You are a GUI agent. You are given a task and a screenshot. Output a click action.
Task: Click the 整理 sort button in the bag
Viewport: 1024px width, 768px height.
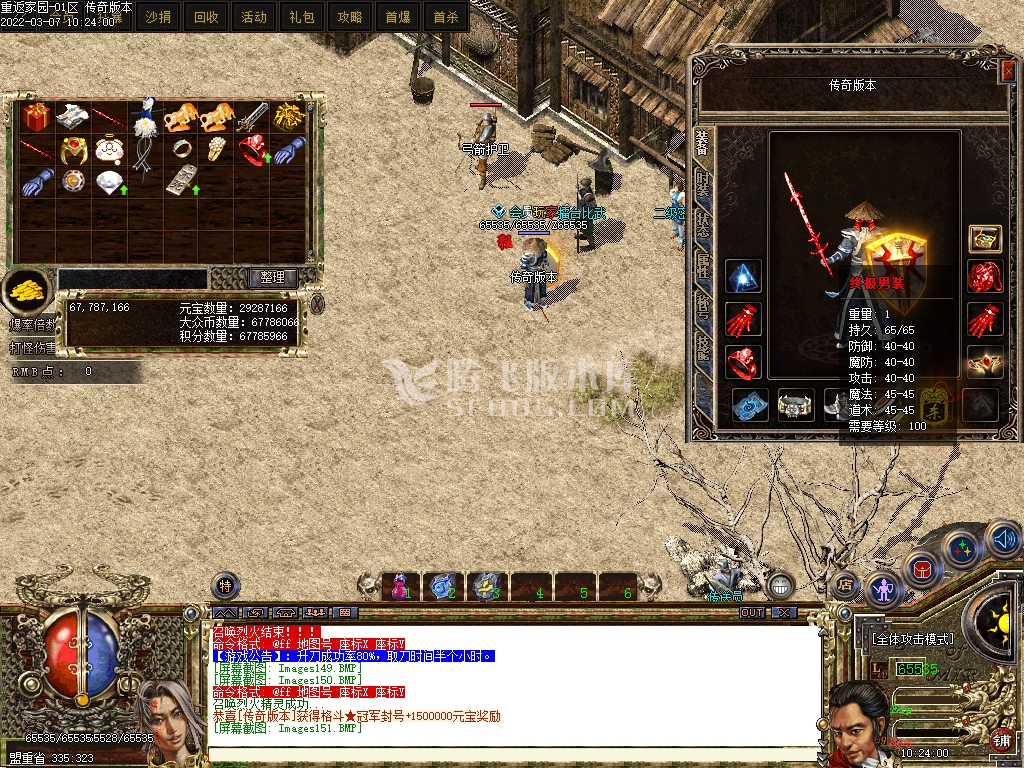(273, 277)
